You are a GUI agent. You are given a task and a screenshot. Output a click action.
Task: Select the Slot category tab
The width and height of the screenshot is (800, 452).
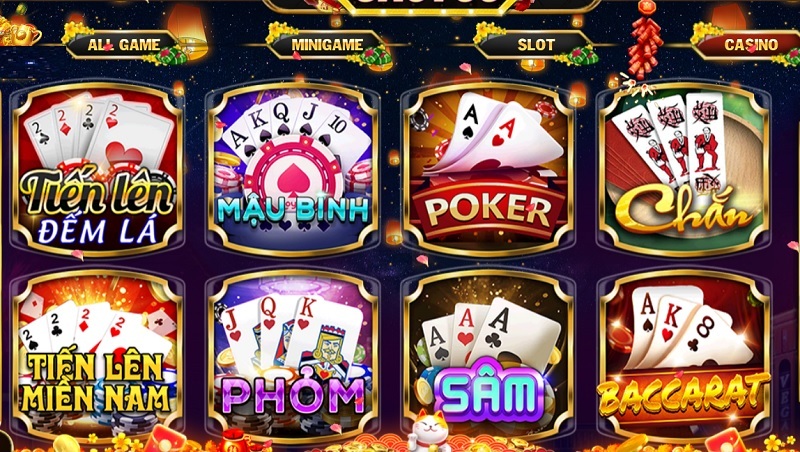(x=536, y=45)
